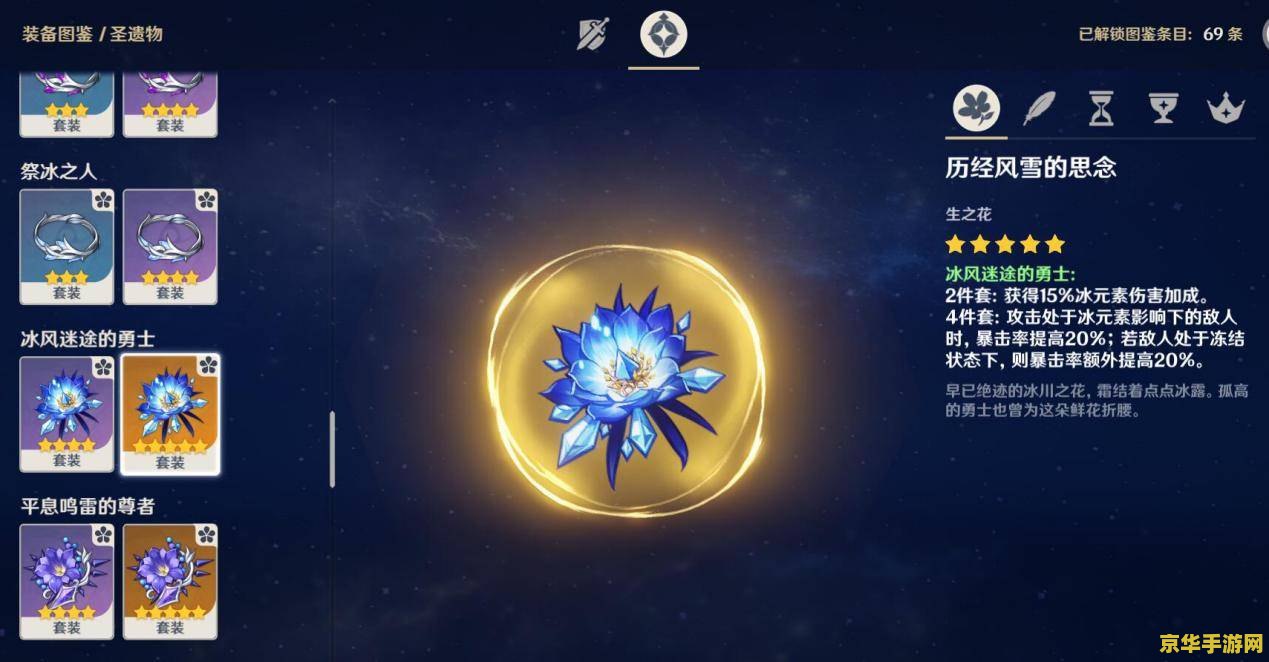Switch to the feather artifact piece
The image size is (1269, 662).
(x=1040, y=107)
